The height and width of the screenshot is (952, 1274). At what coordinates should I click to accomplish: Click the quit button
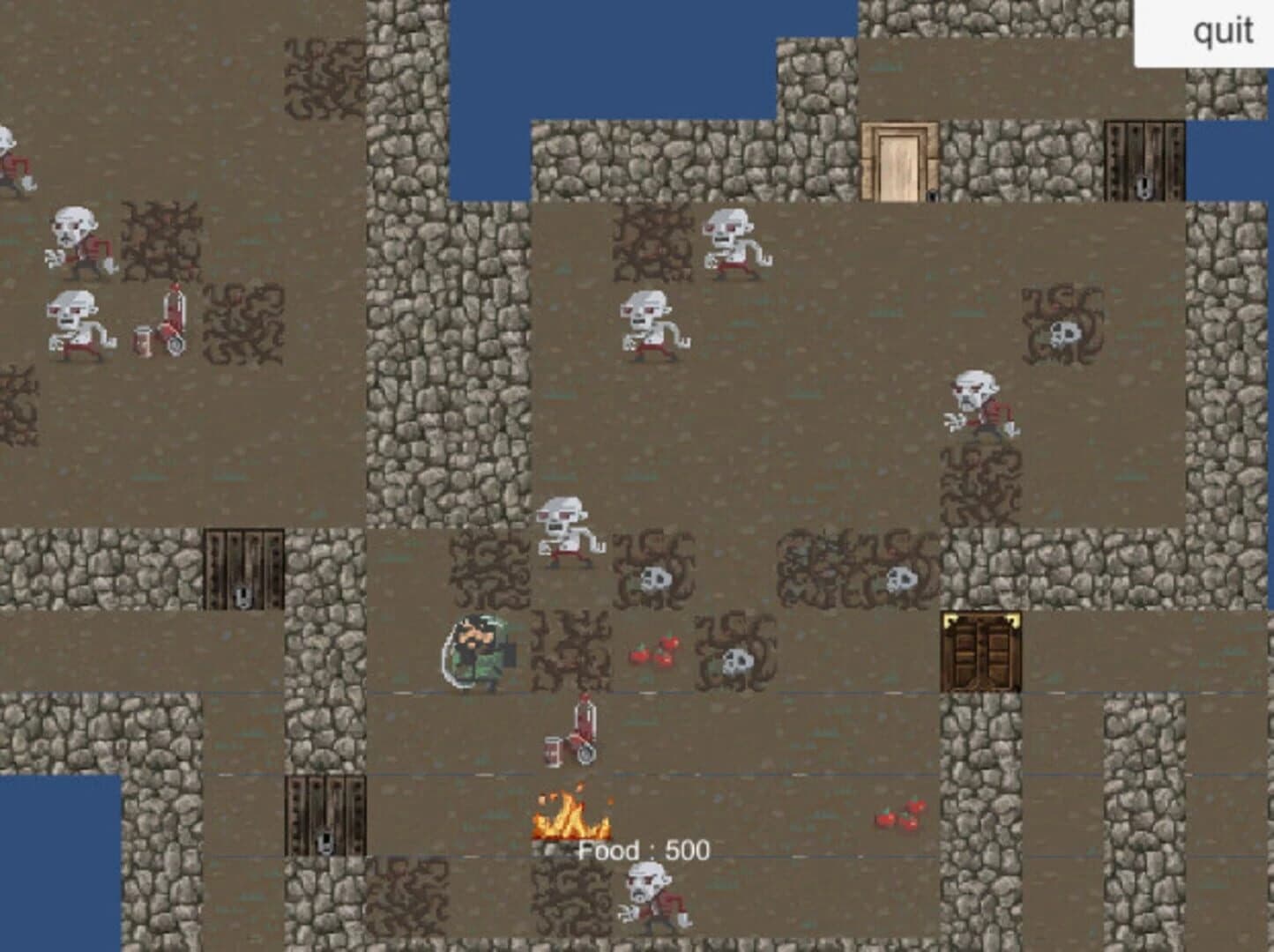click(1224, 32)
